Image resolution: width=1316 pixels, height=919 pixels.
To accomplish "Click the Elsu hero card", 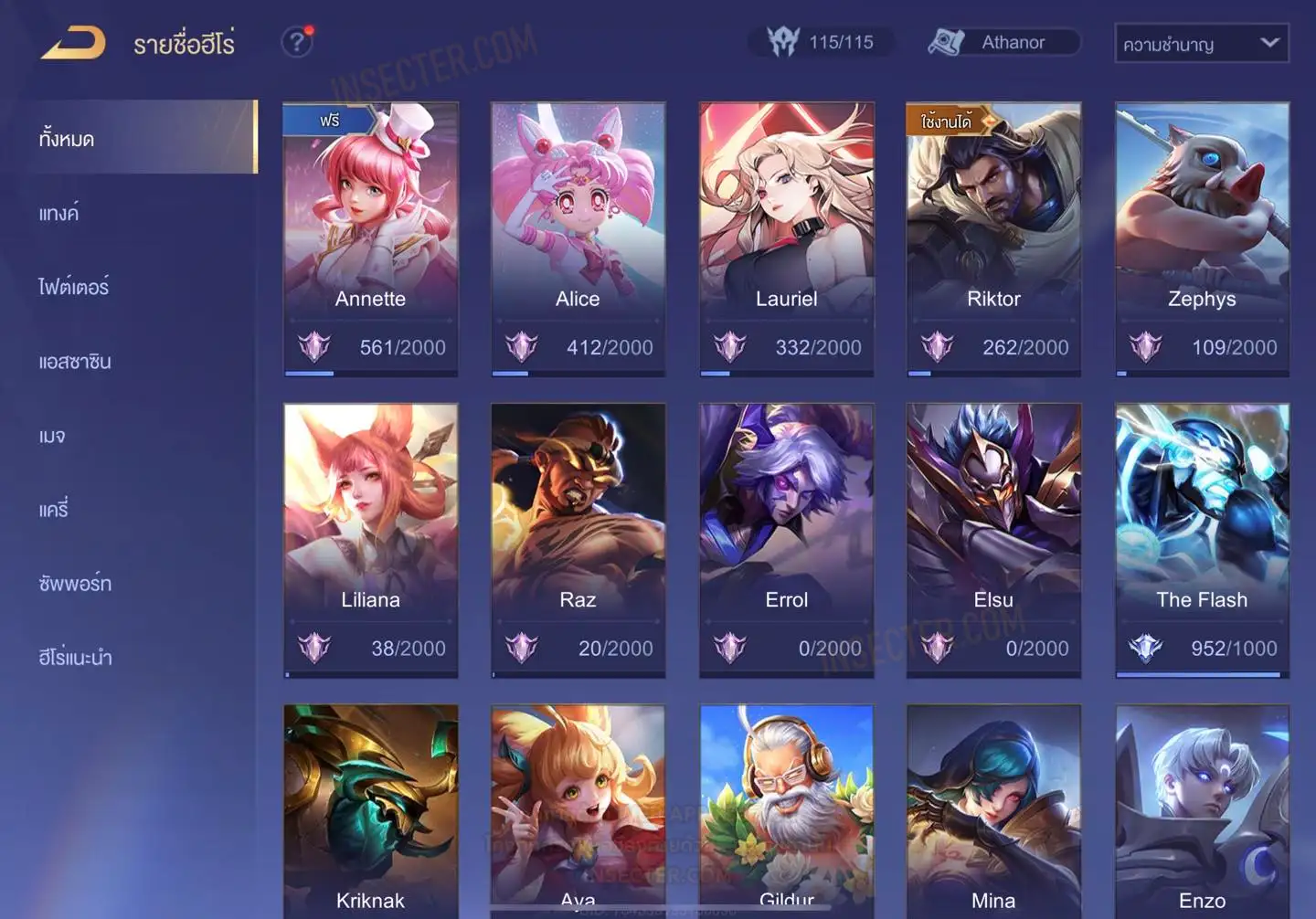I will point(993,539).
